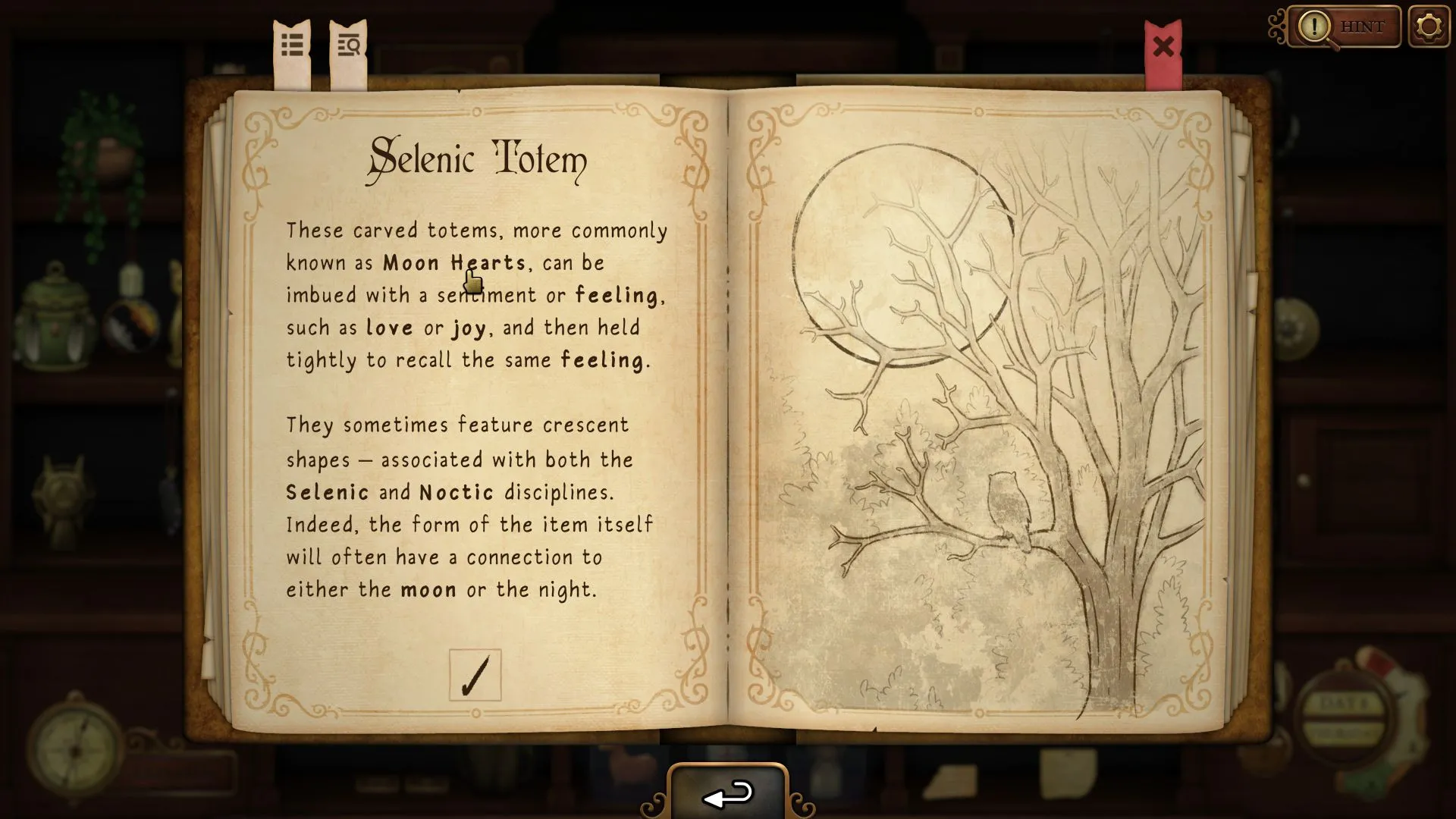This screenshot has height=819, width=1456.
Task: Close the book with the red X bookmark
Action: (1163, 48)
